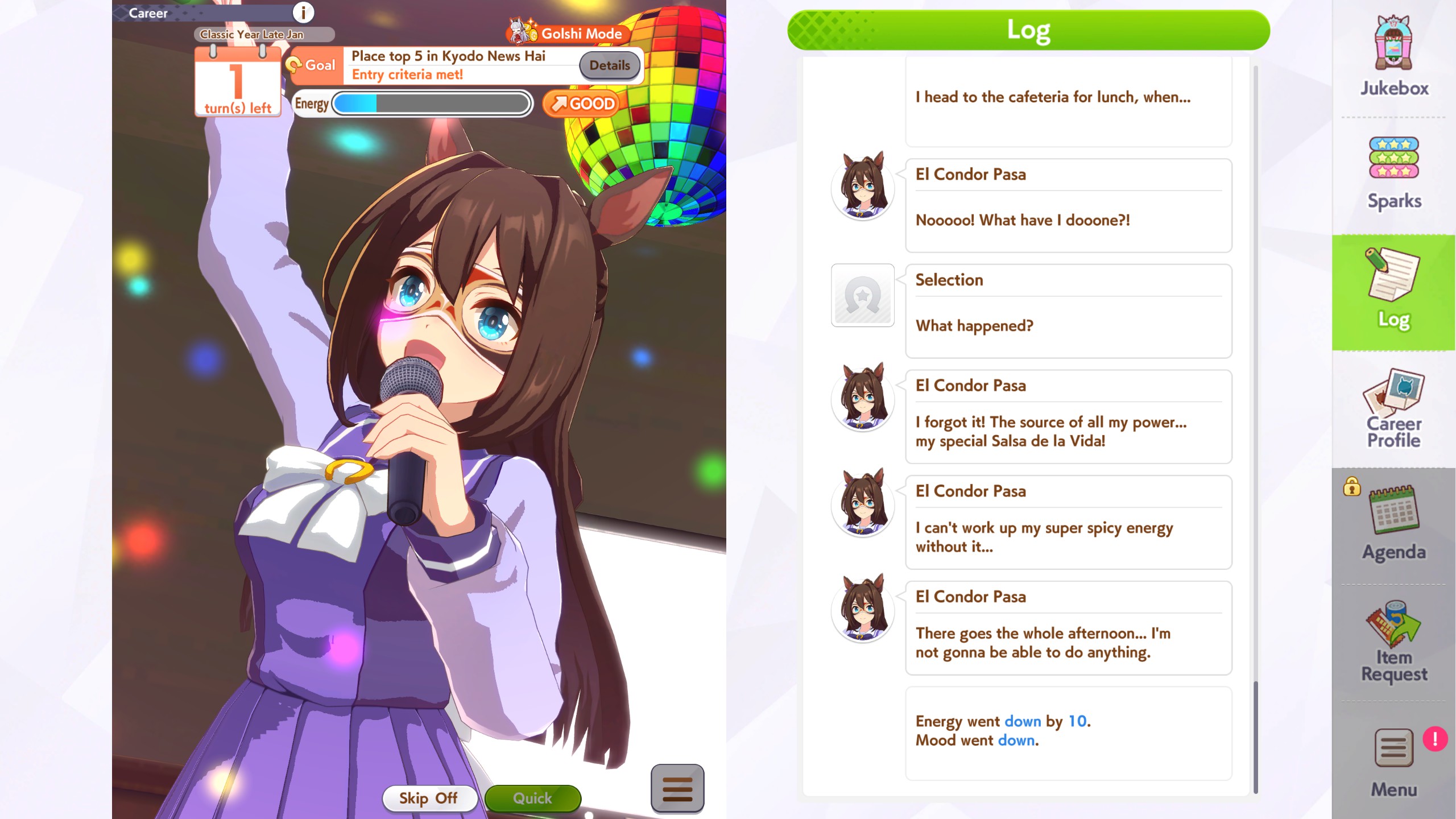This screenshot has height=819, width=1456.
Task: Toggle Quick mode
Action: (532, 798)
